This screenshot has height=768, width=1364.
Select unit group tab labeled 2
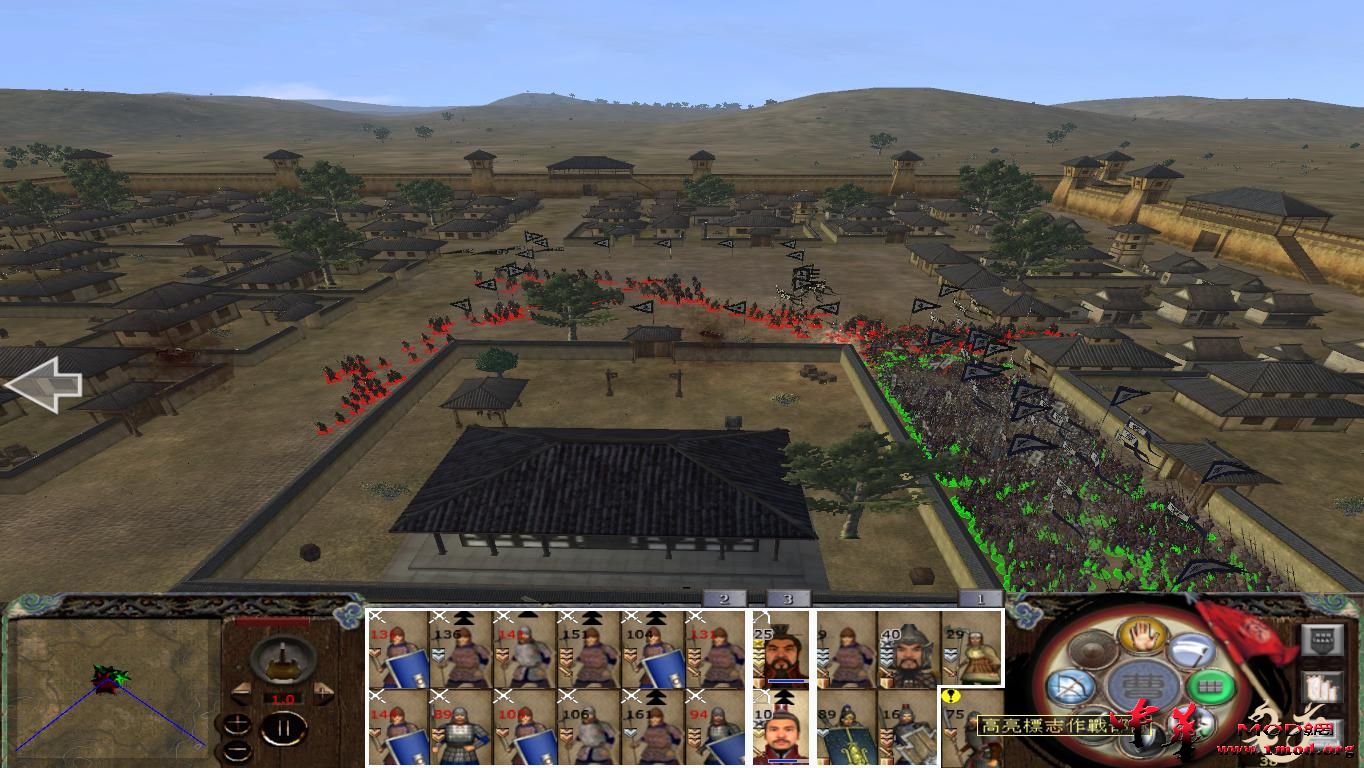pos(722,597)
